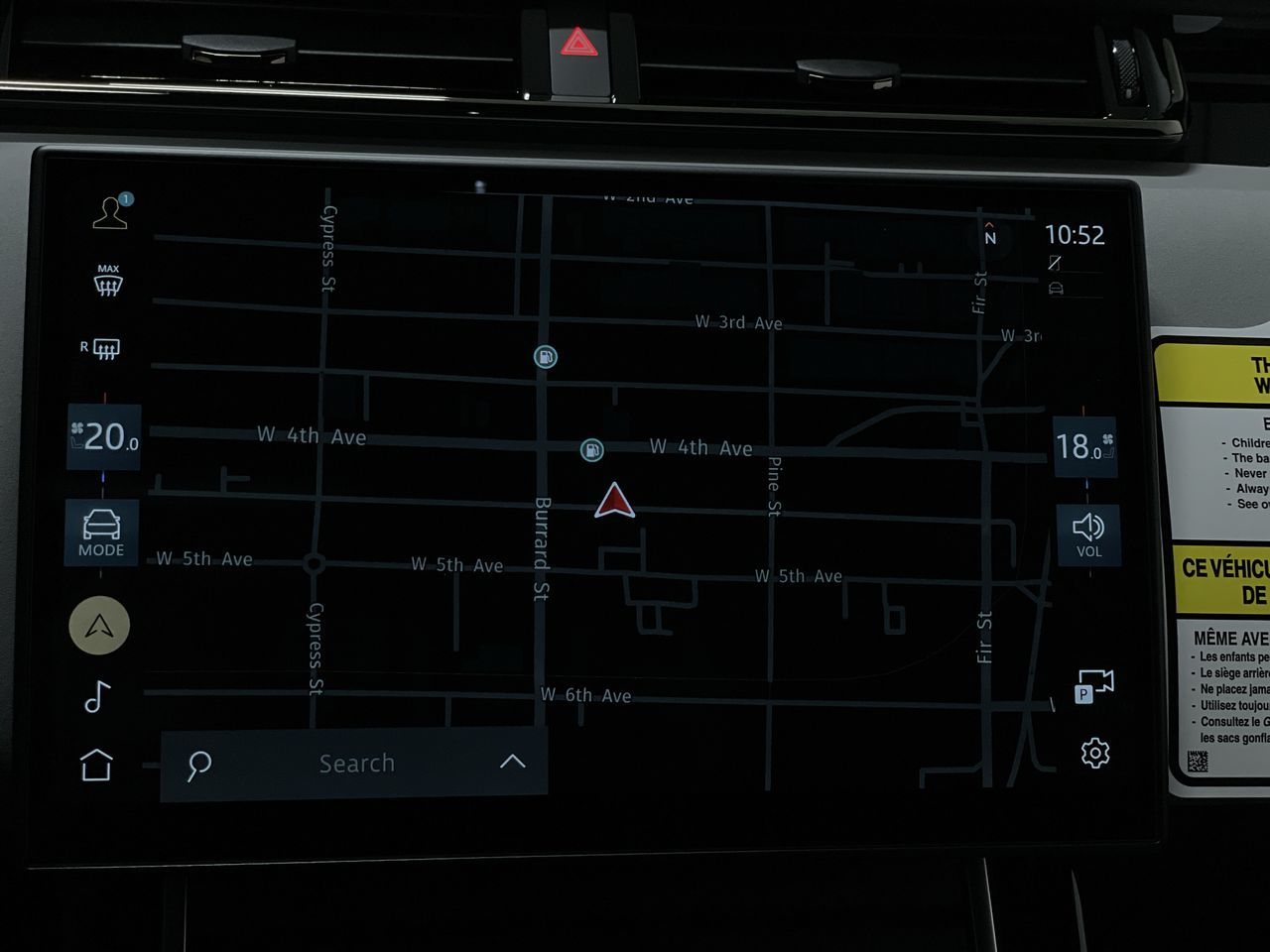Go to the home screen
This screenshot has width=1270, height=952.
point(96,765)
